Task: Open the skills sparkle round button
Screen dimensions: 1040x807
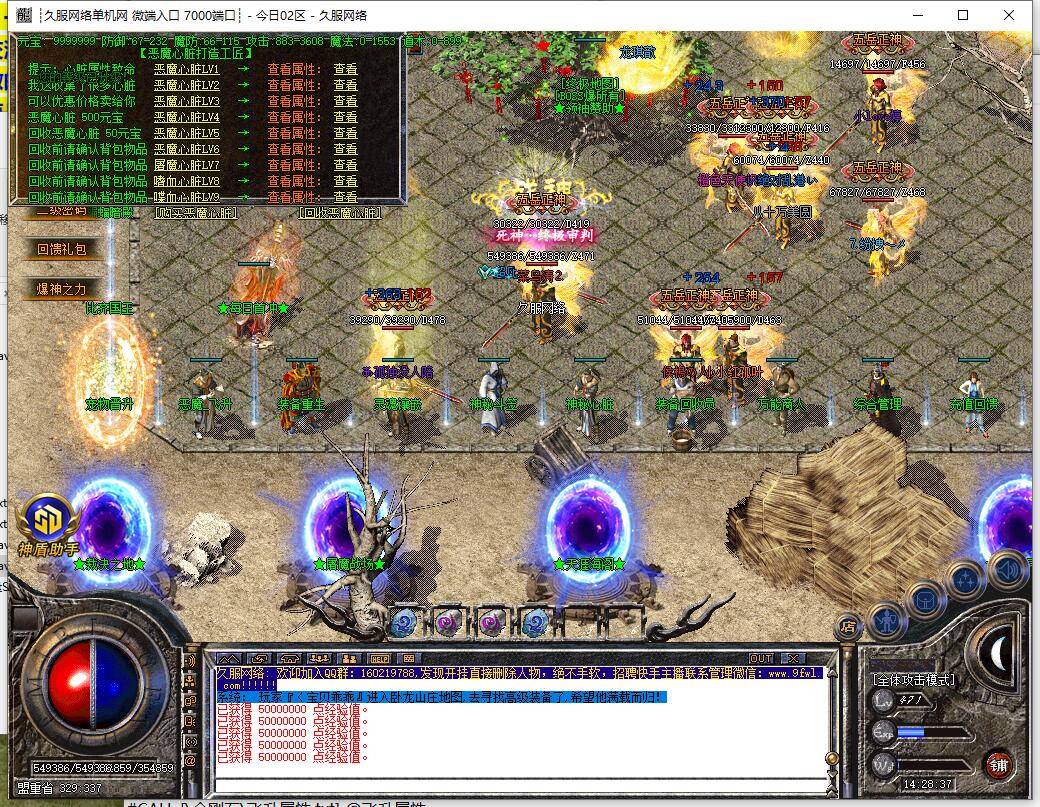Action: (966, 581)
